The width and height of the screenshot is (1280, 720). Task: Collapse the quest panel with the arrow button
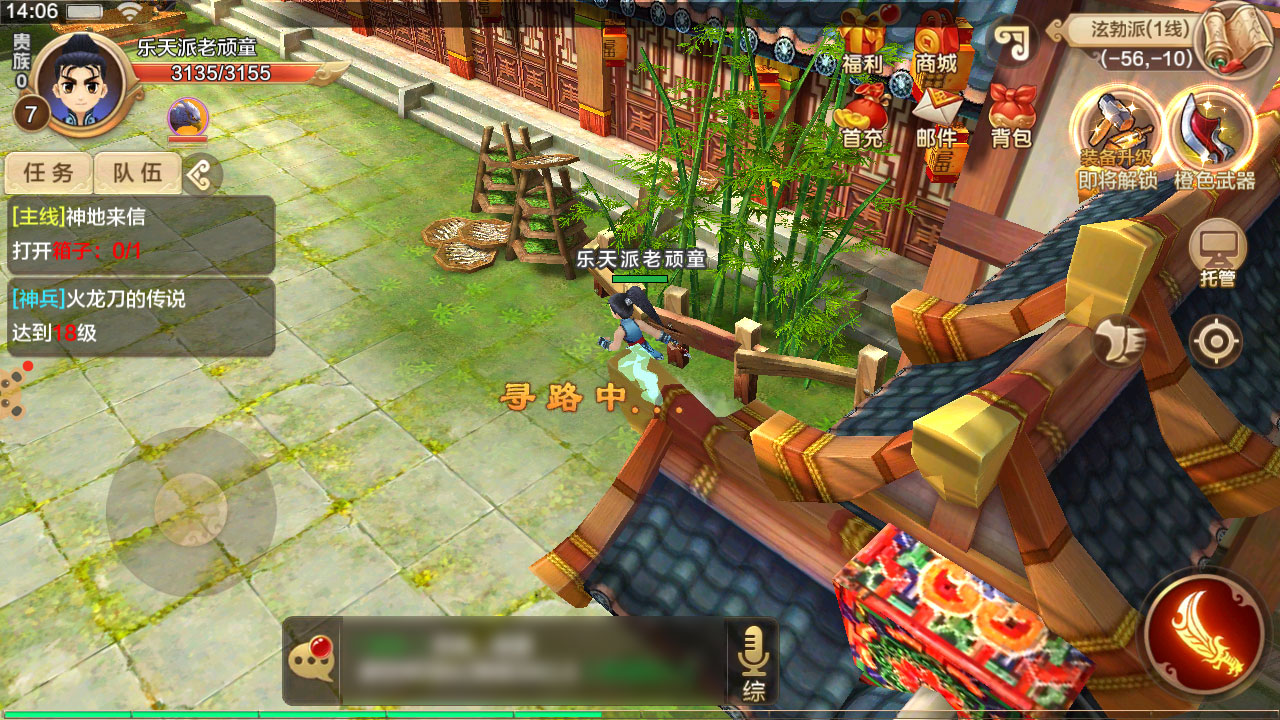coord(201,175)
